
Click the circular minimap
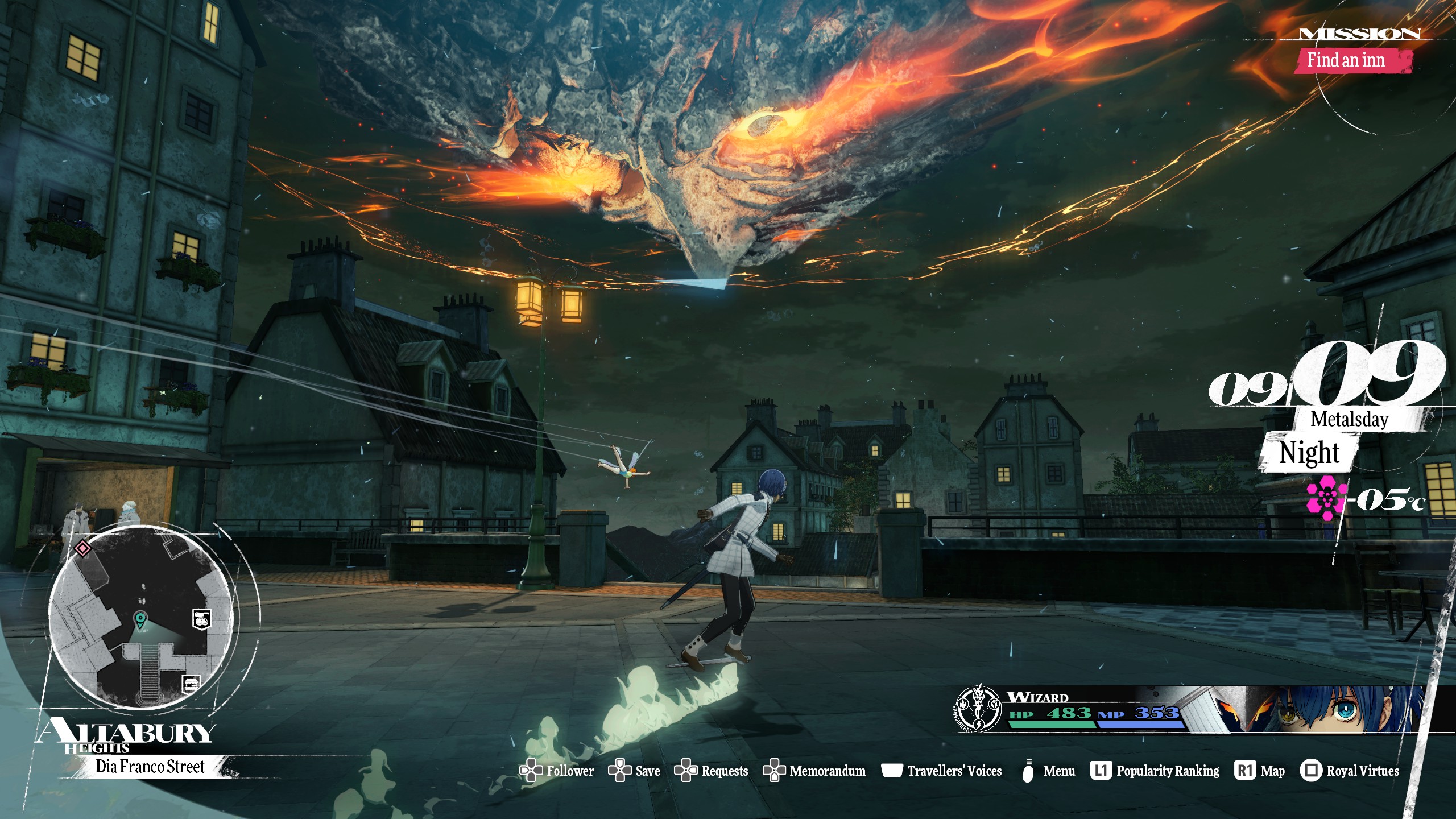(140, 617)
